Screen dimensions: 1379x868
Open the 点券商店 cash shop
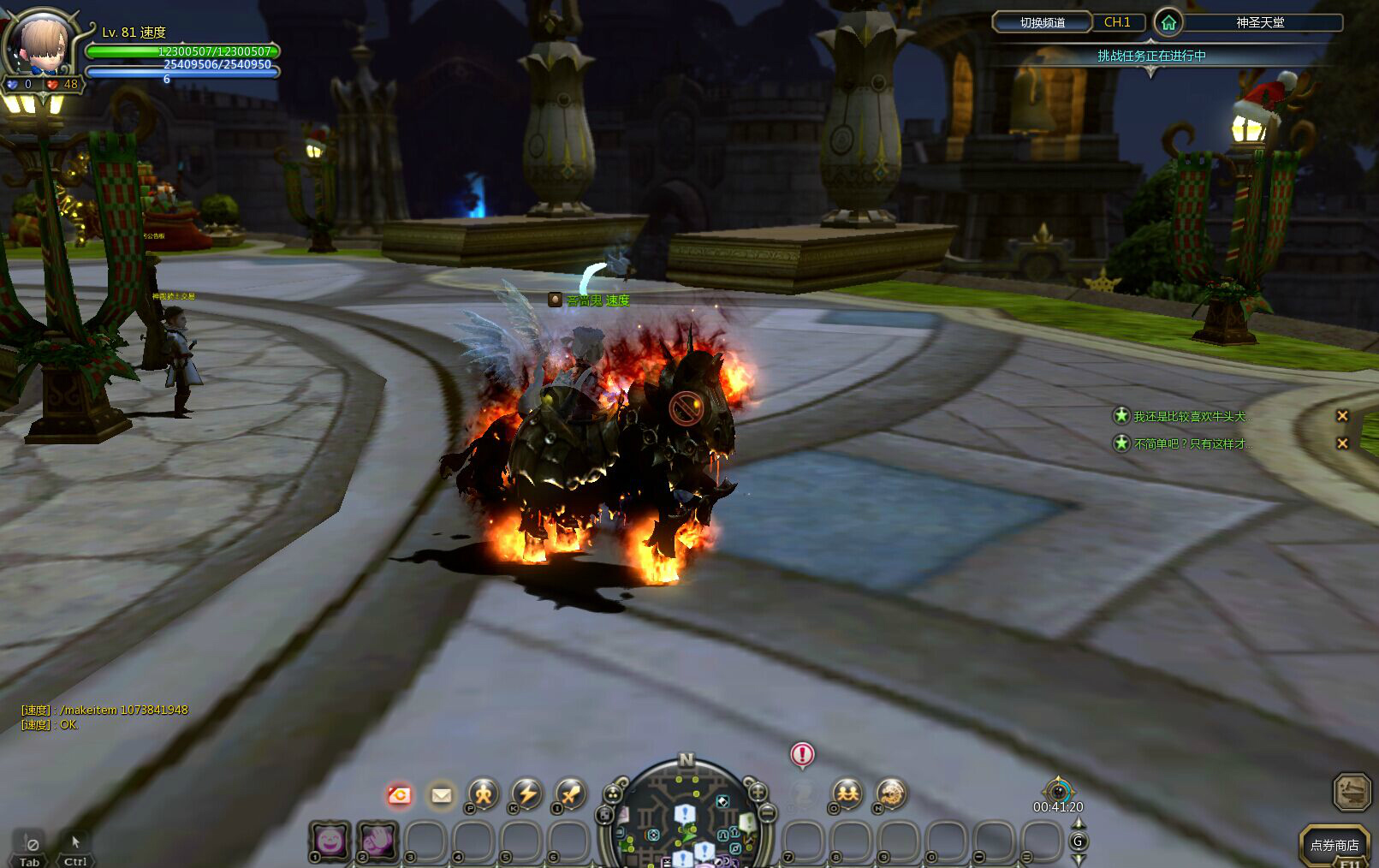click(1334, 845)
